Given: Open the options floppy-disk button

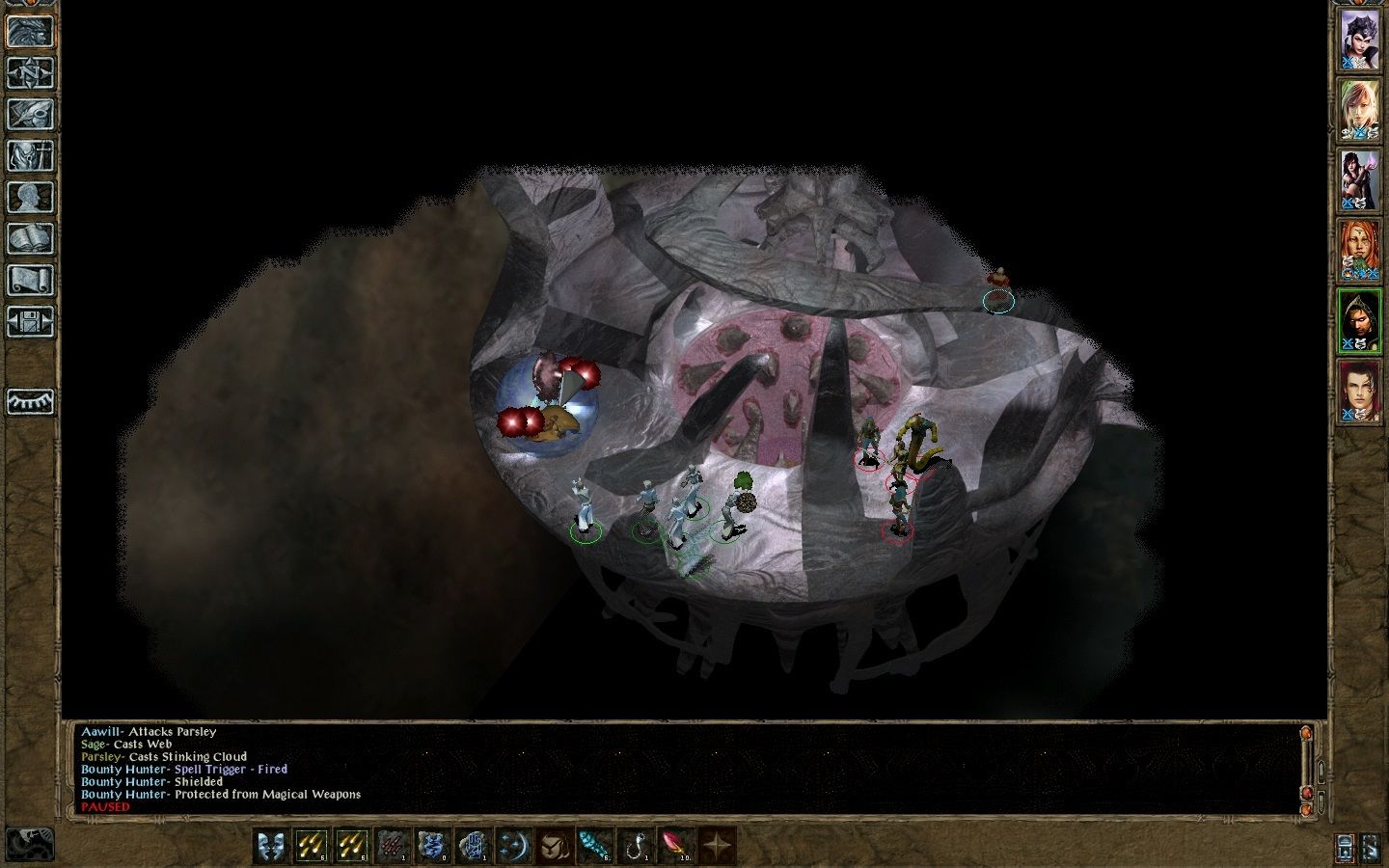Looking at the screenshot, I should click(x=30, y=322).
